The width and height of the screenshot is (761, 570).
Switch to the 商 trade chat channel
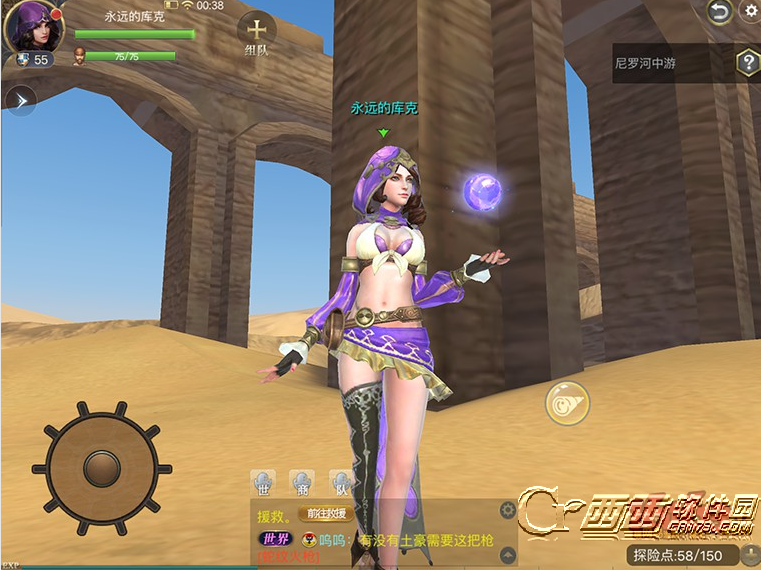tap(301, 484)
